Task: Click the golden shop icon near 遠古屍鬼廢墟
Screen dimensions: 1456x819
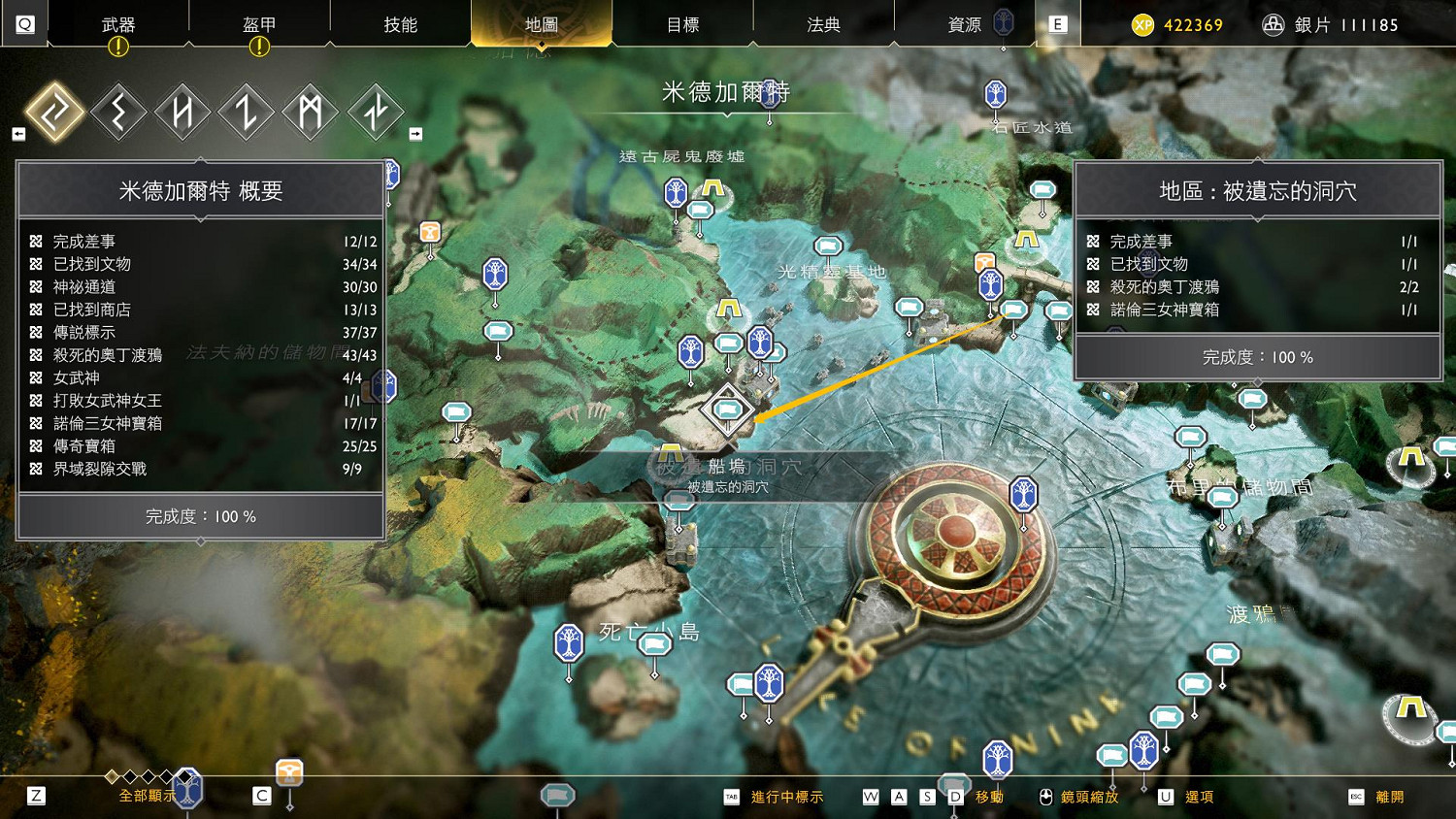Action: (430, 231)
